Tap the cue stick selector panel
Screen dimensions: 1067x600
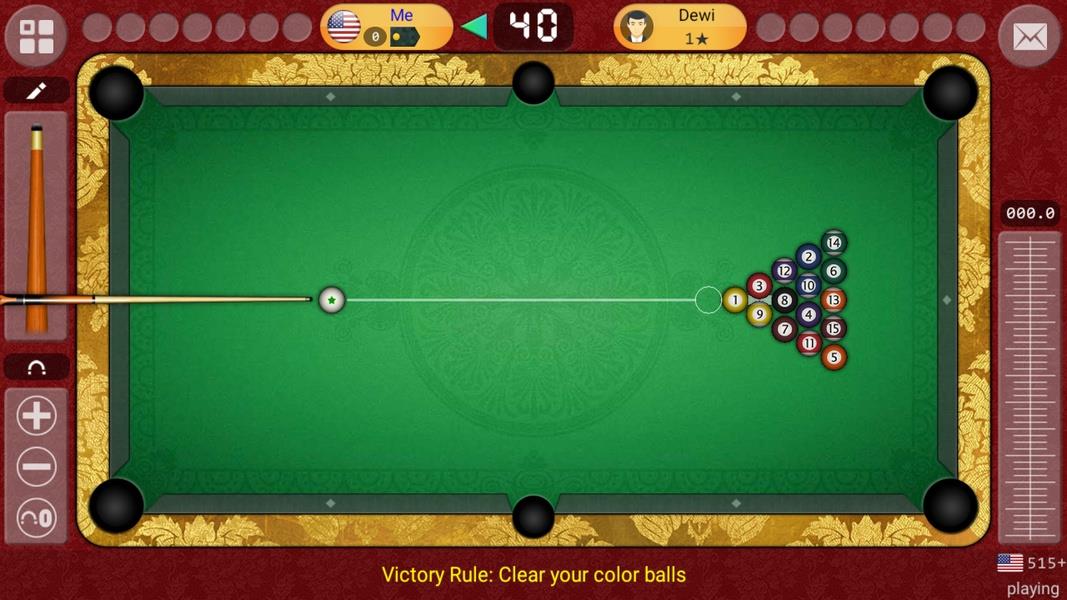tap(36, 225)
